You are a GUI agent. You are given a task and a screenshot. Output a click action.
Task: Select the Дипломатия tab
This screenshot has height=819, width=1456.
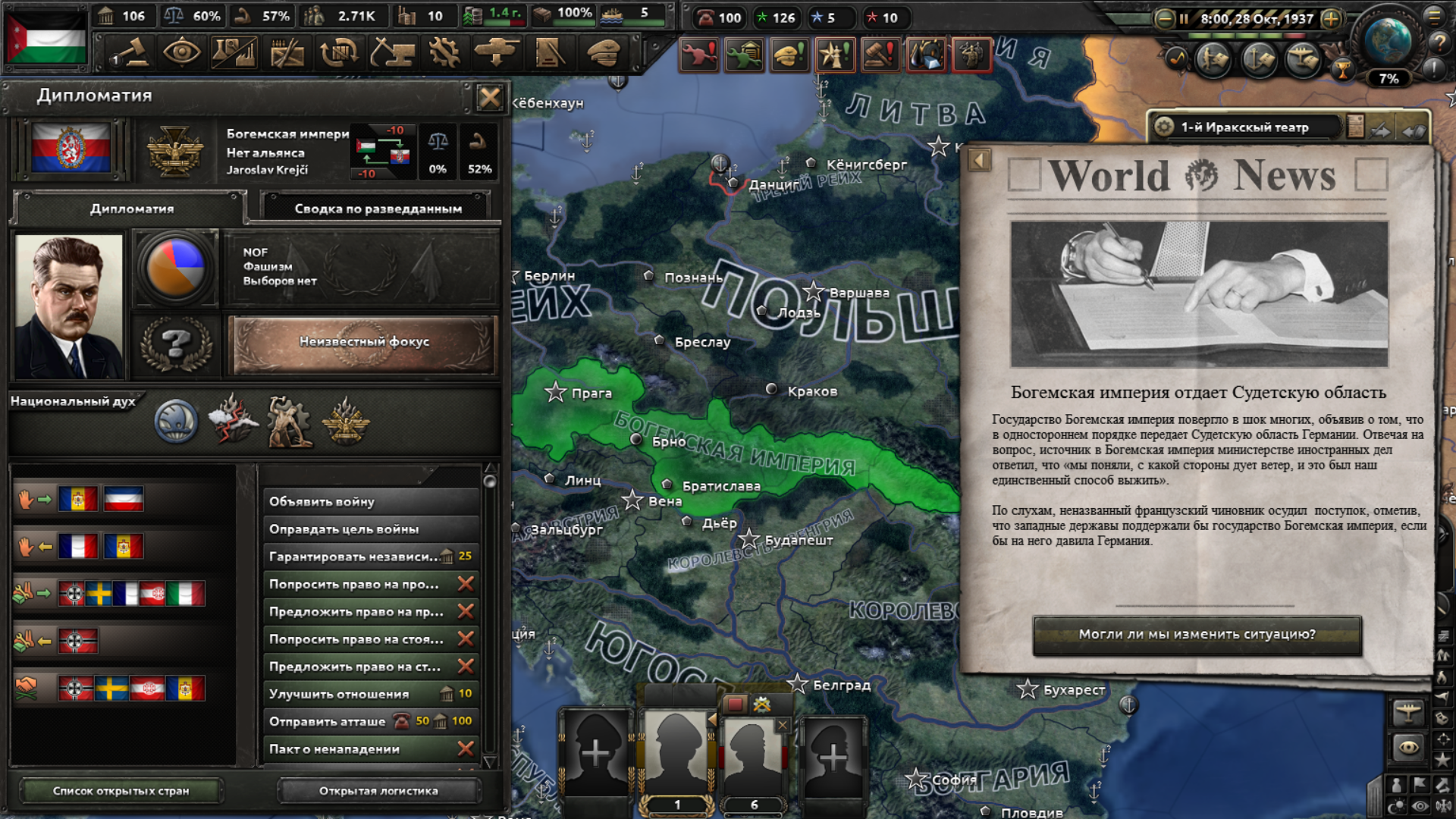coord(132,209)
